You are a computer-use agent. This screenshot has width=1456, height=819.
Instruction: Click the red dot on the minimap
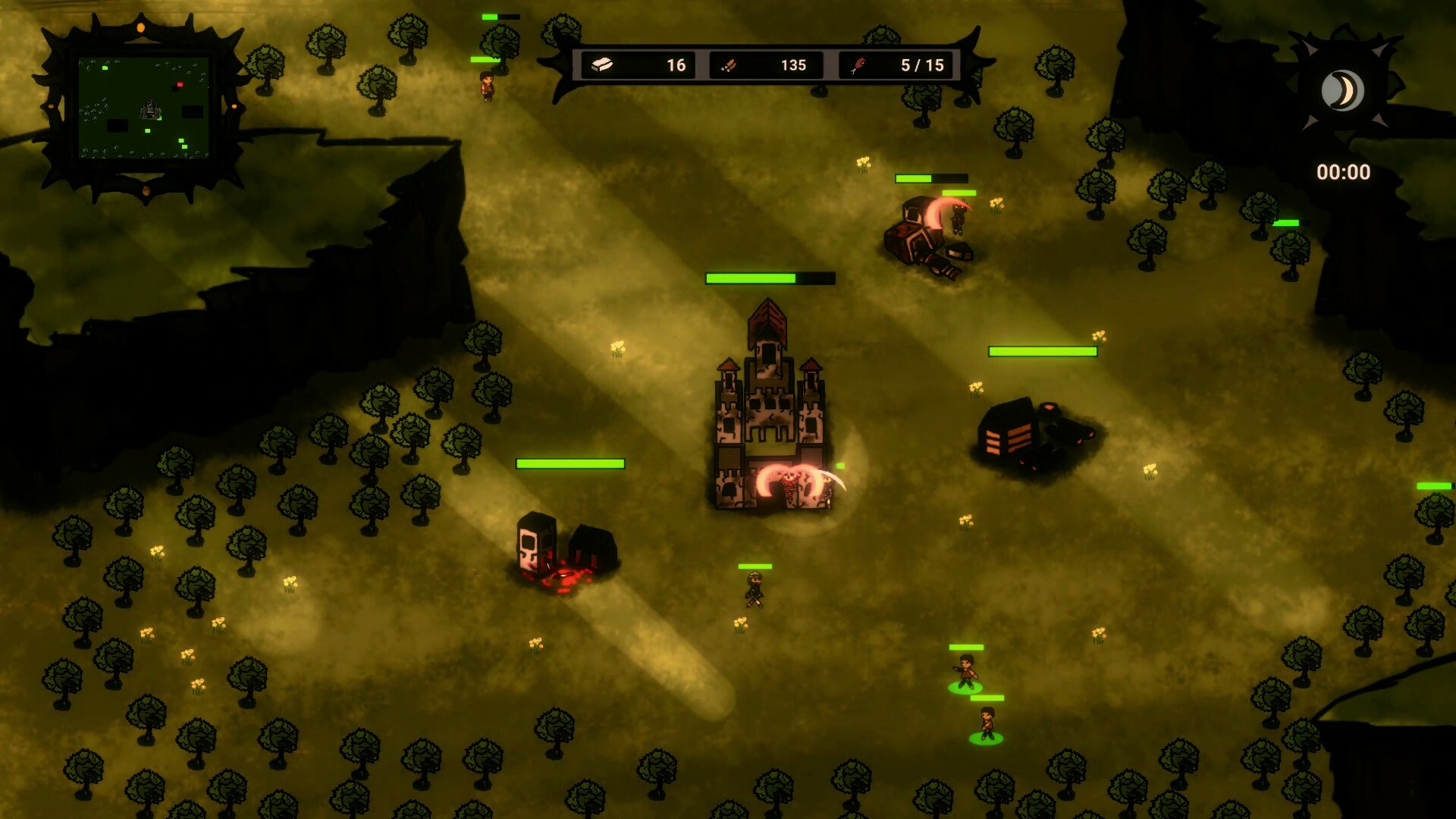coord(179,85)
